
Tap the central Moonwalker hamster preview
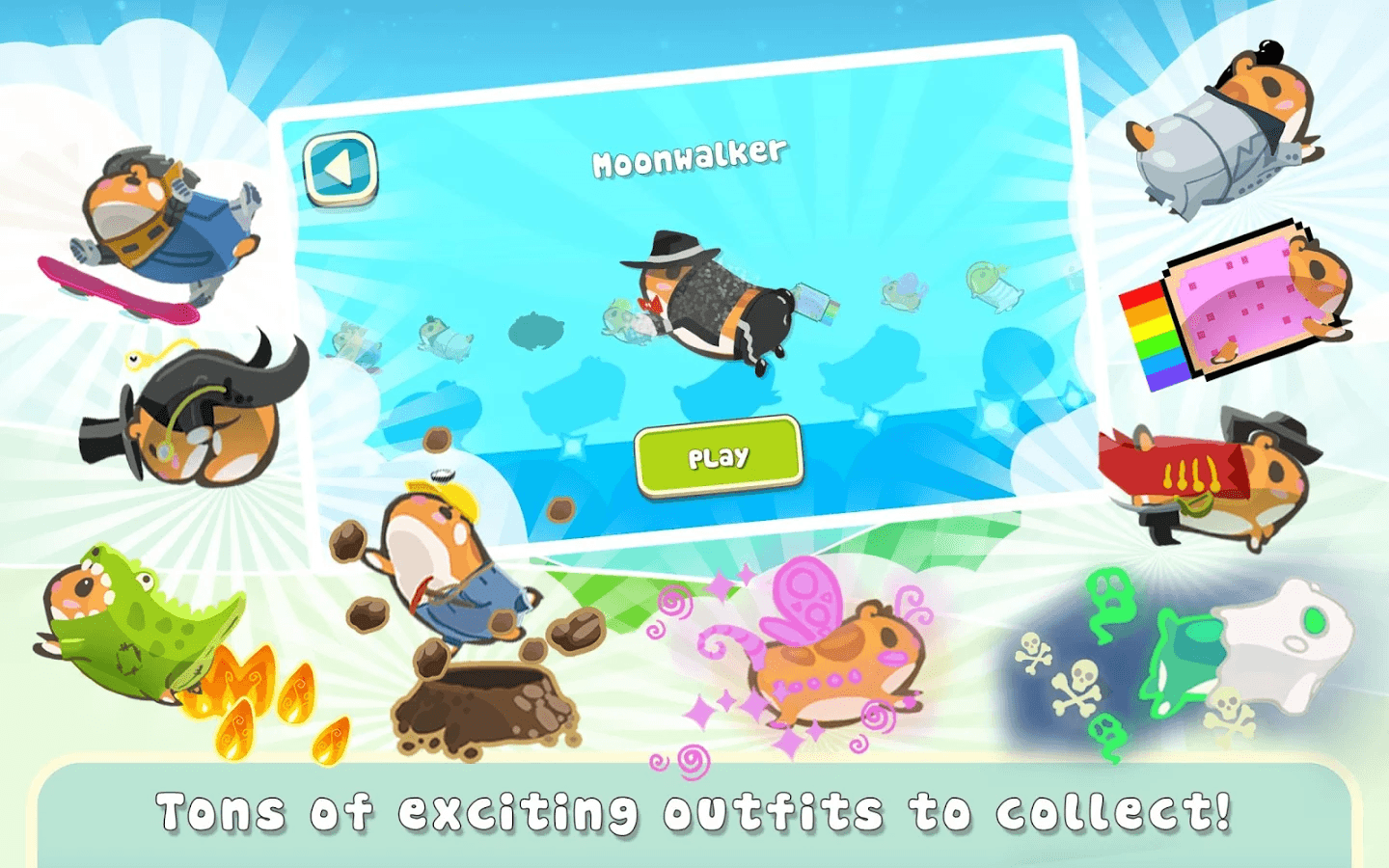(x=714, y=299)
